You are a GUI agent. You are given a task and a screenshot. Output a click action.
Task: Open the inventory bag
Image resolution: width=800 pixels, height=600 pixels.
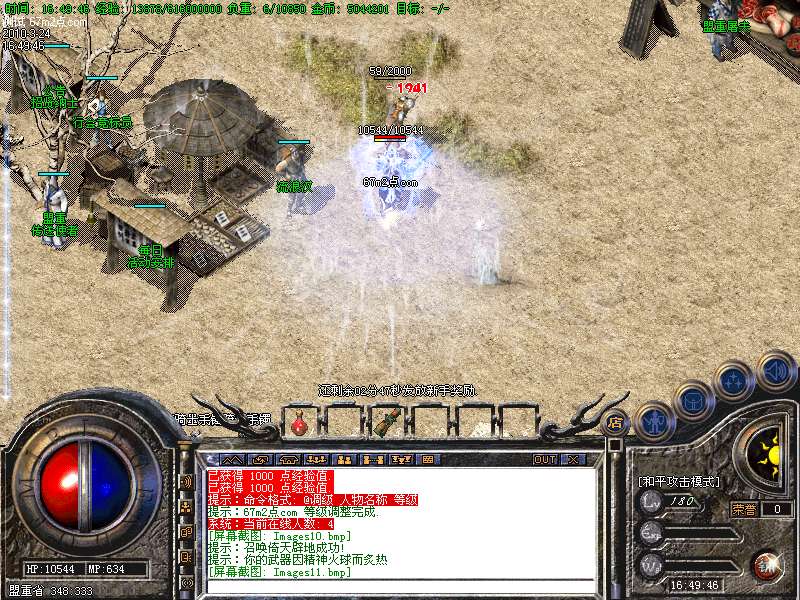click(693, 400)
